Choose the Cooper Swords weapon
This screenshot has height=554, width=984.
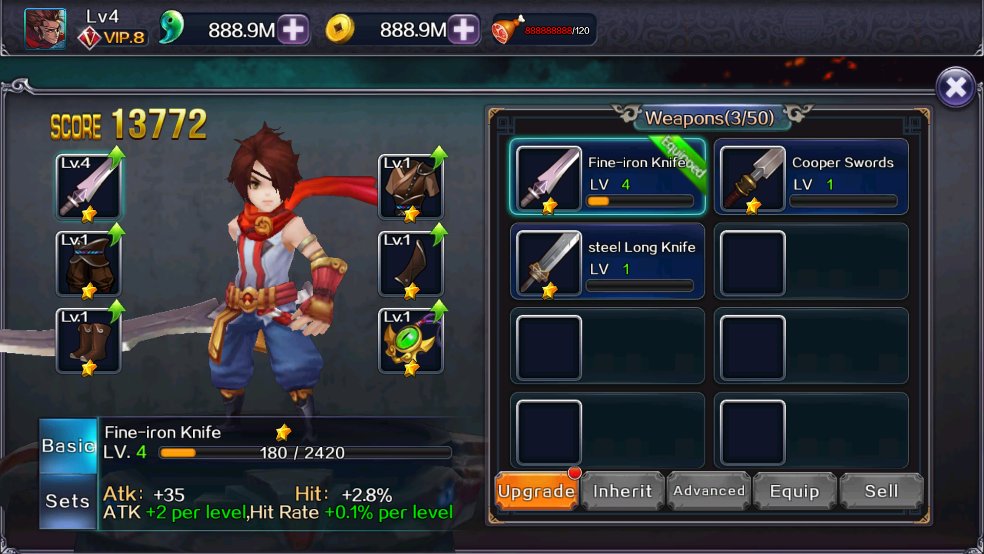click(x=811, y=177)
